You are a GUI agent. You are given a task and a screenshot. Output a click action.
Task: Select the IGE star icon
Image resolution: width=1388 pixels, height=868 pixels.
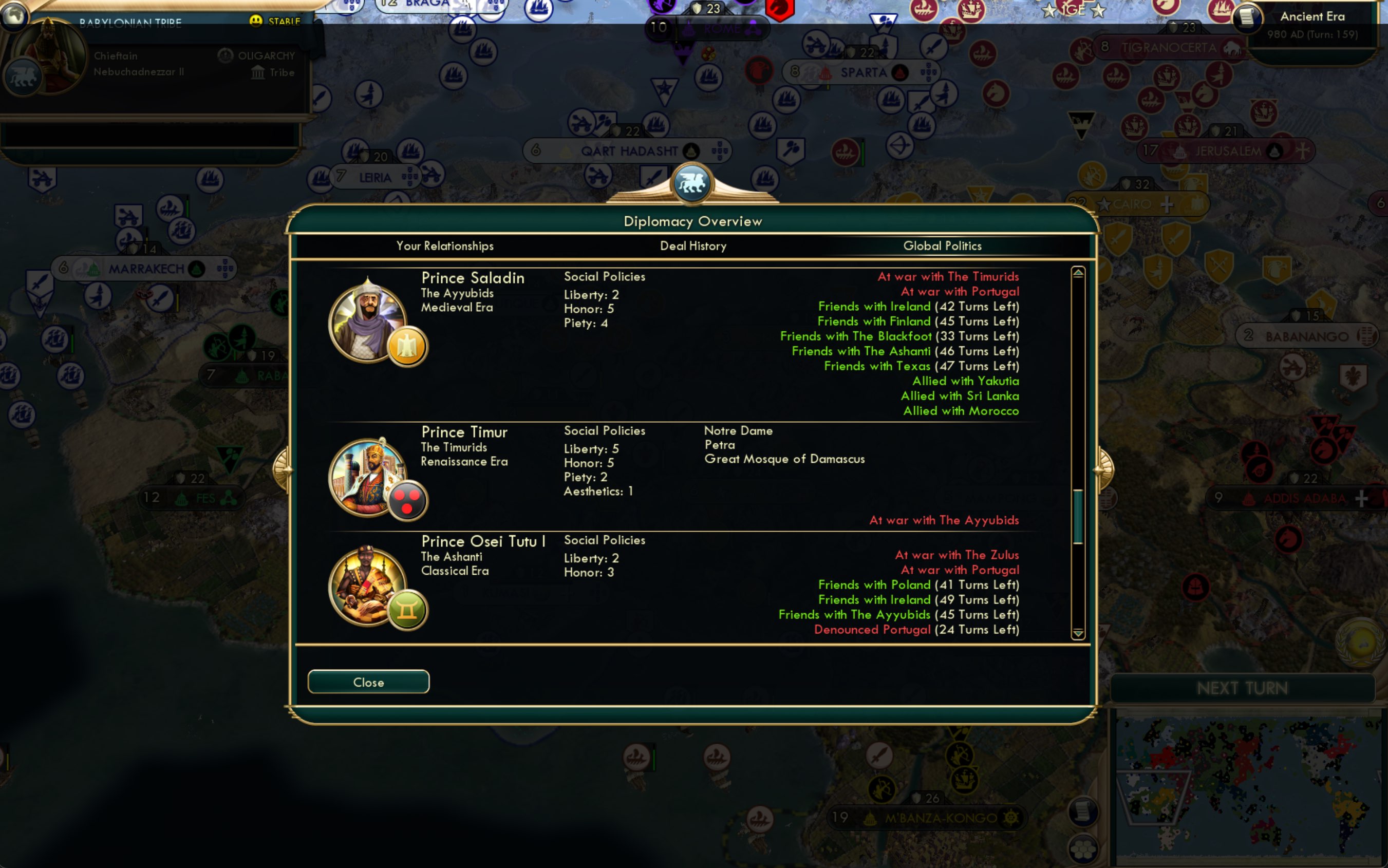click(1072, 9)
